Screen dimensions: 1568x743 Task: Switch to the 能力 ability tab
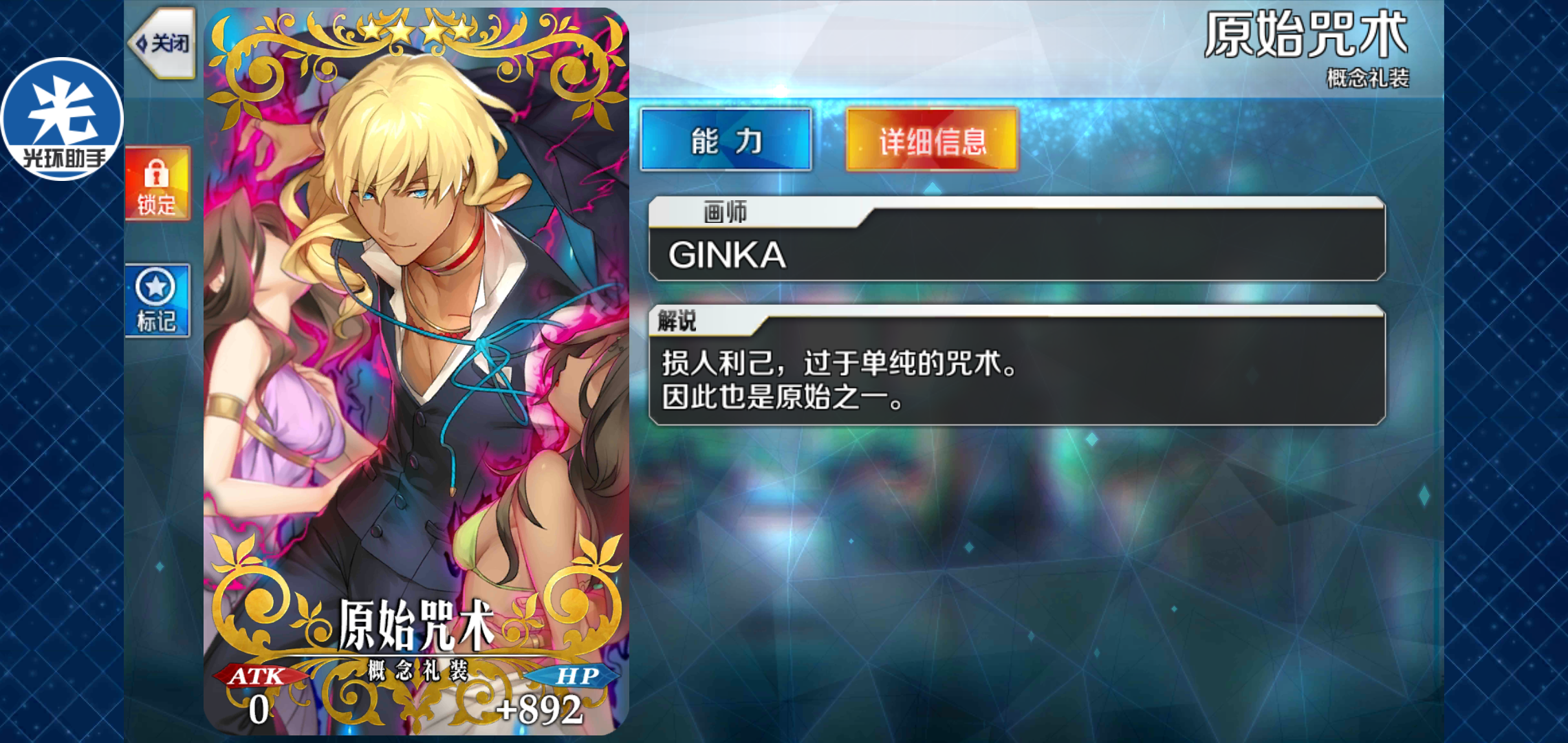(726, 140)
